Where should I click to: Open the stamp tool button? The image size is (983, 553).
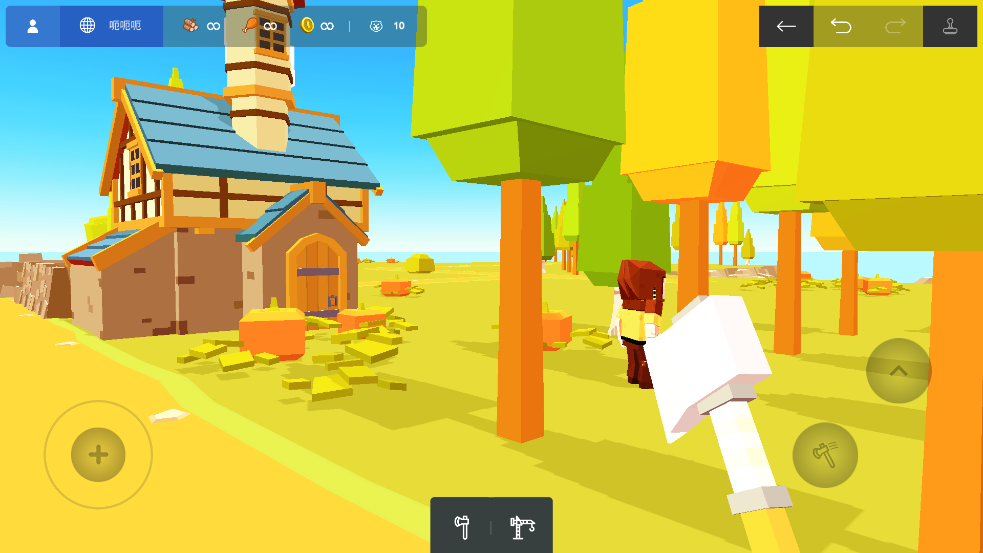pos(949,26)
